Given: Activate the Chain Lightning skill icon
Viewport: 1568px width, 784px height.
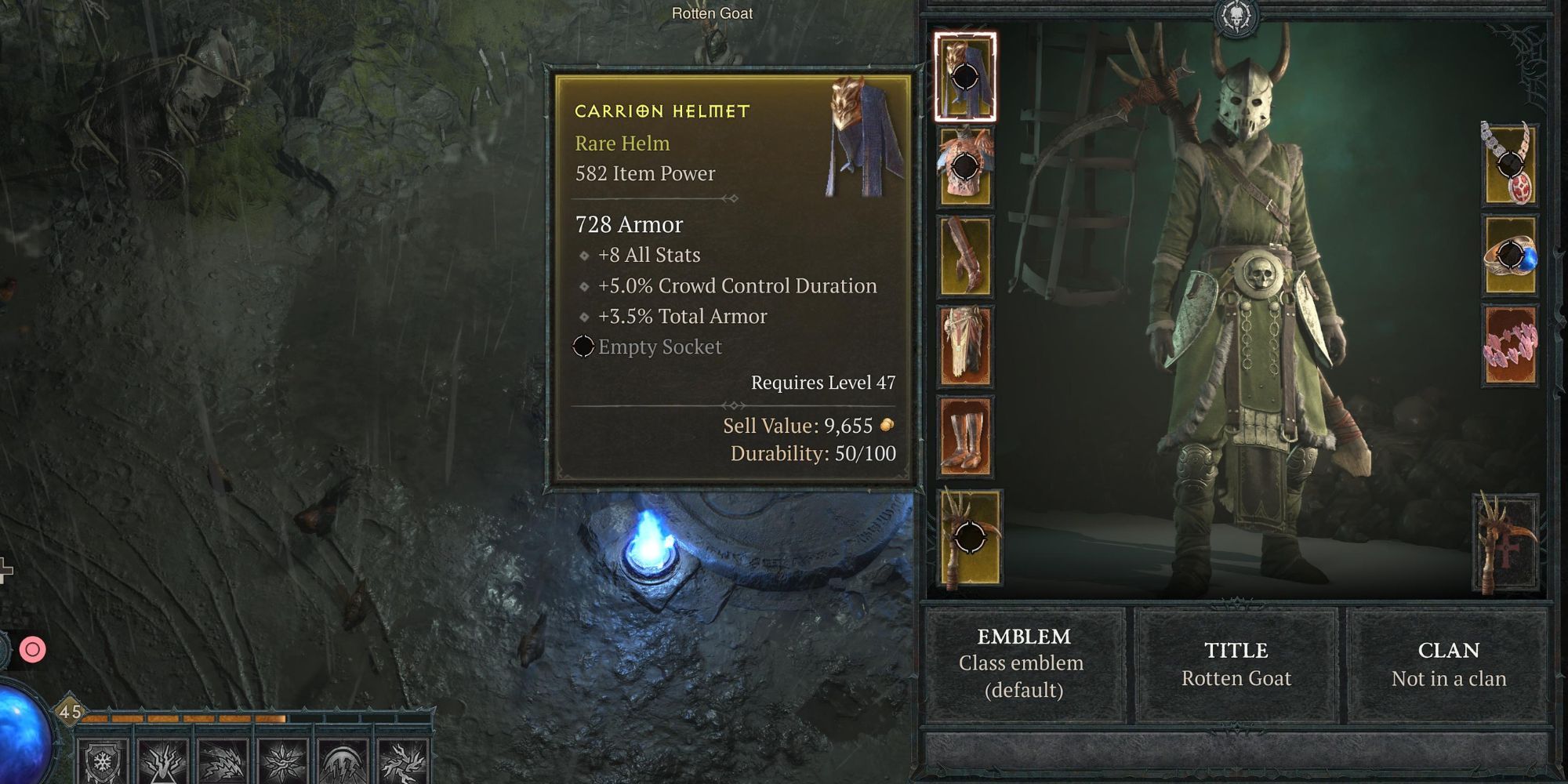Looking at the screenshot, I should point(223,766).
